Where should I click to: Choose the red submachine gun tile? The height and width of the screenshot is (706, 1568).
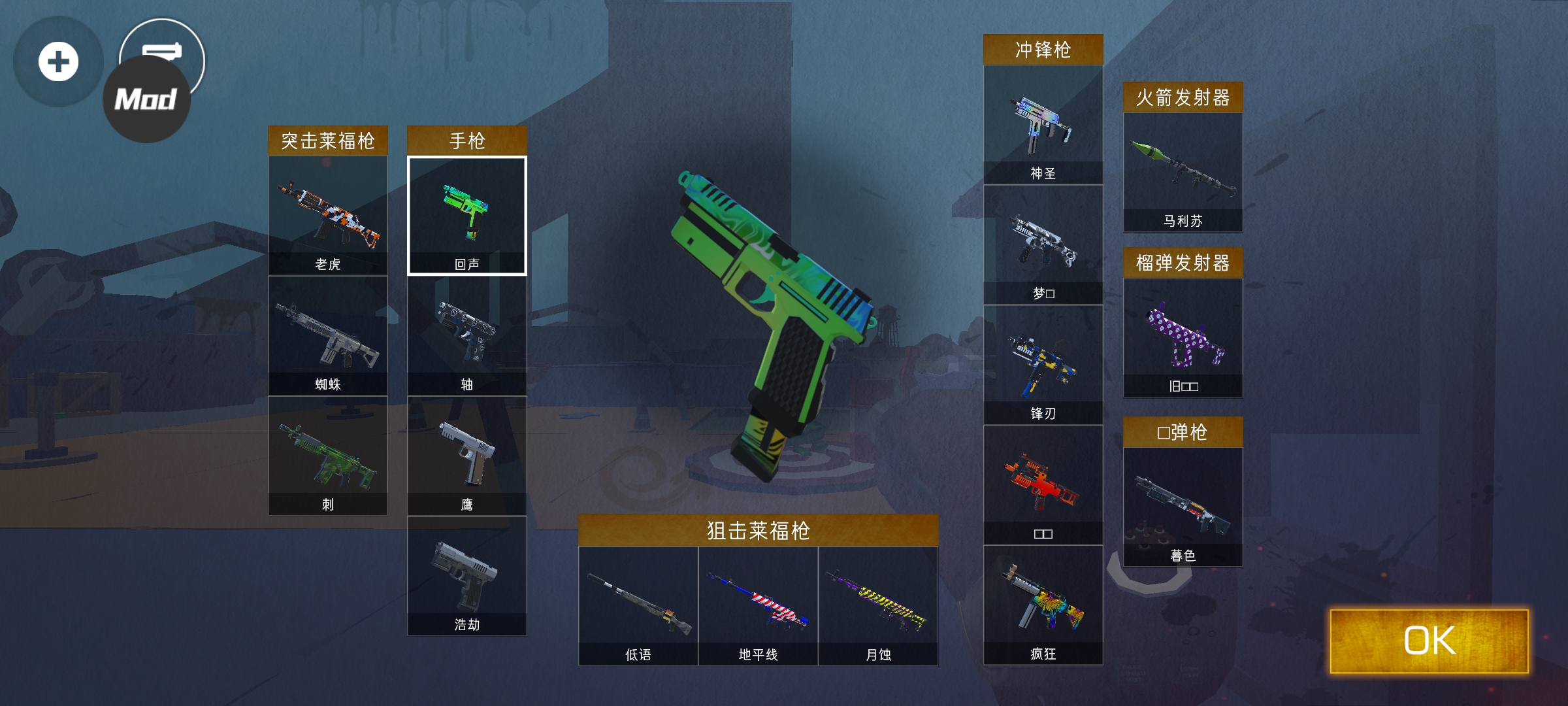[x=1043, y=486]
